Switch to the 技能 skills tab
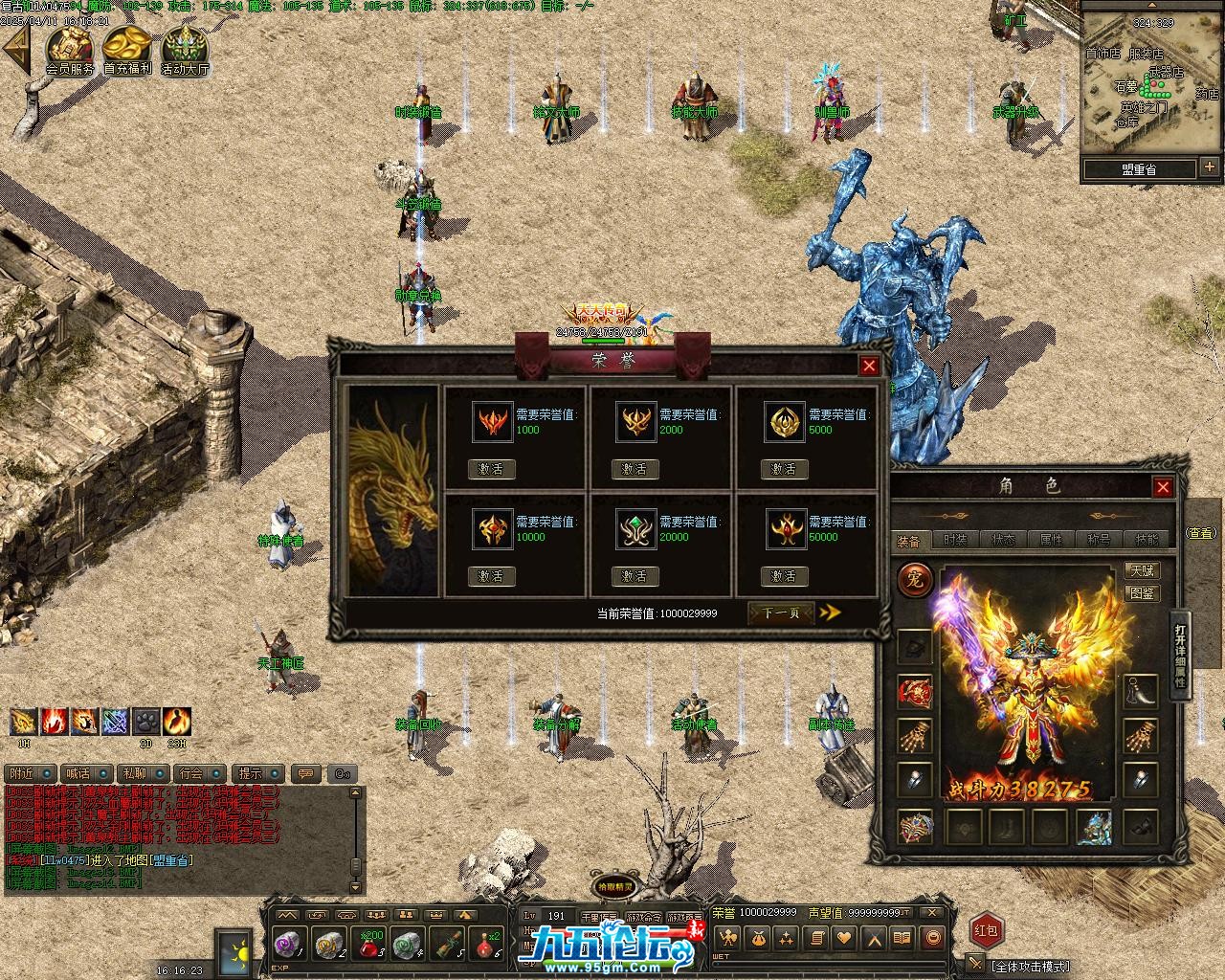1225x980 pixels. point(1147,540)
